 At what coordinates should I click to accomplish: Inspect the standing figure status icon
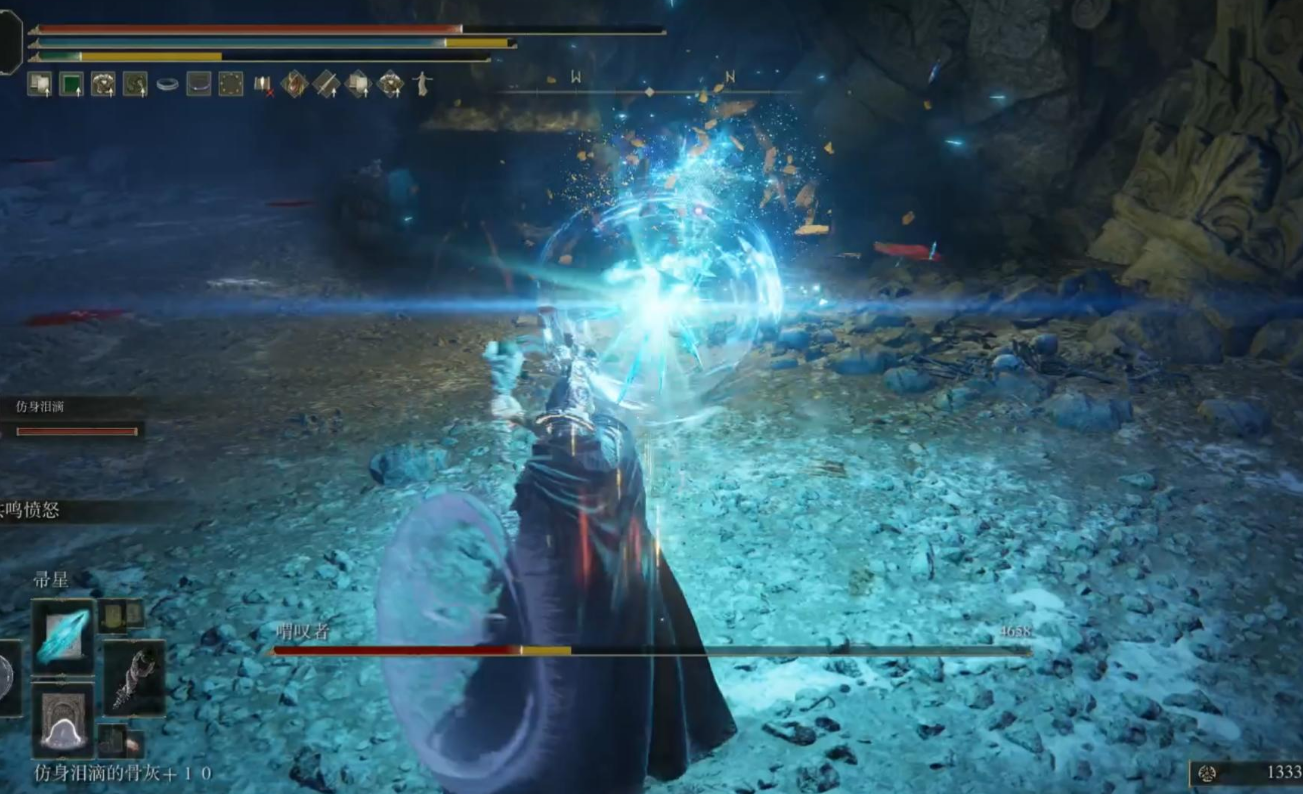tap(422, 84)
